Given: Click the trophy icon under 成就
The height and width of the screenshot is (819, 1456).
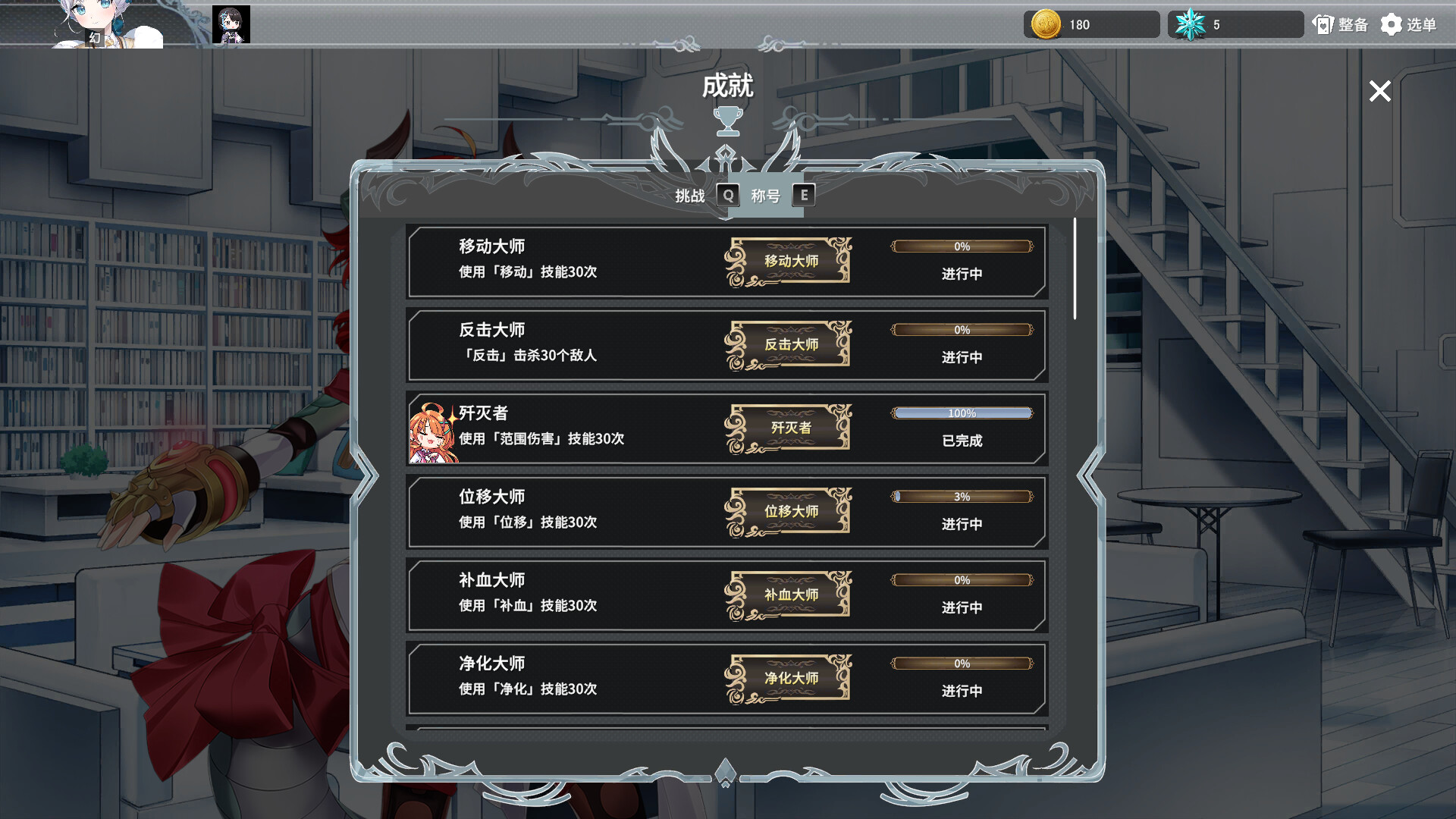Looking at the screenshot, I should [x=728, y=119].
